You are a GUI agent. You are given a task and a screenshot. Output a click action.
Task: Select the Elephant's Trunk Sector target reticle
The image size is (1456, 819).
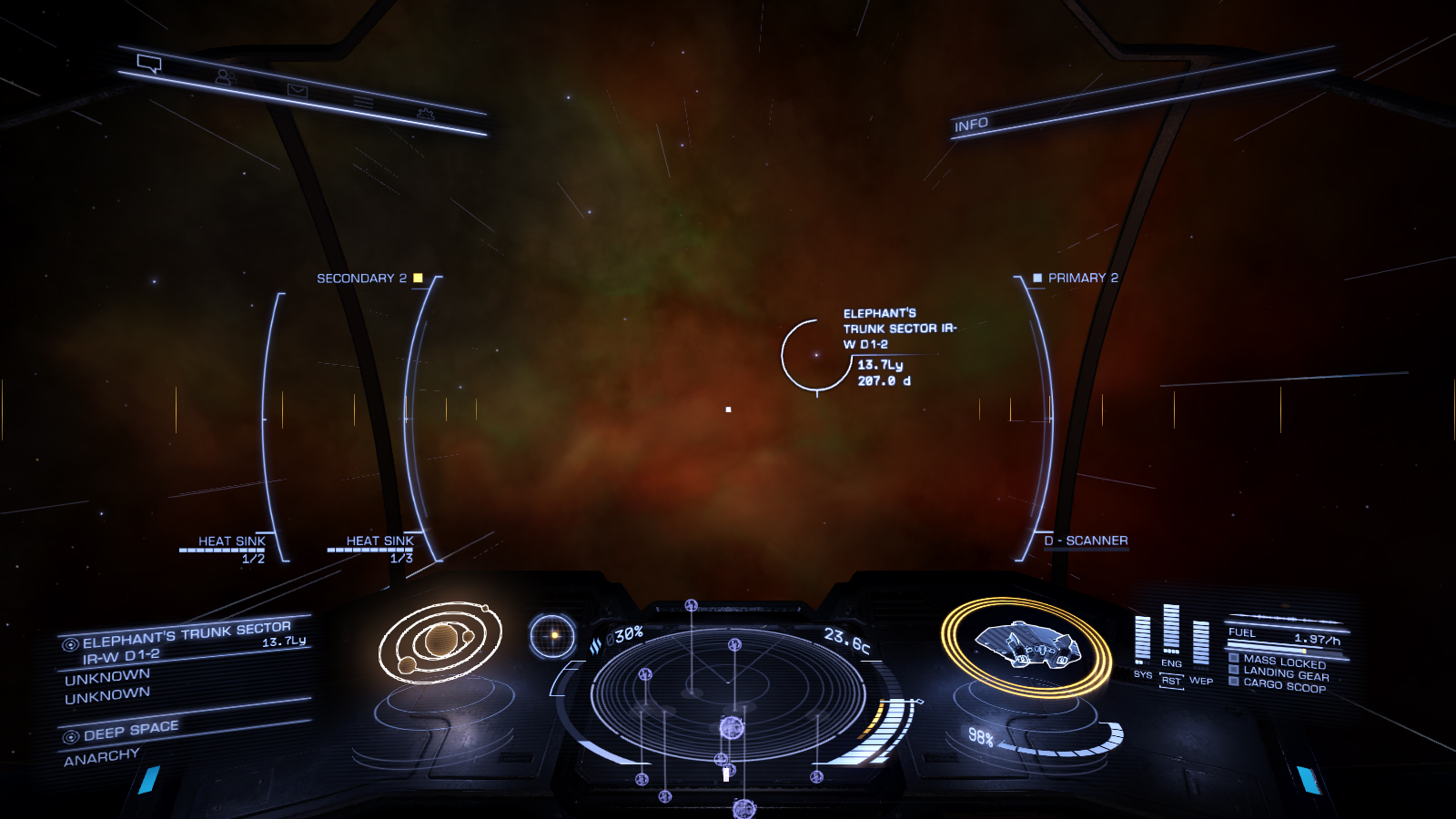[816, 355]
